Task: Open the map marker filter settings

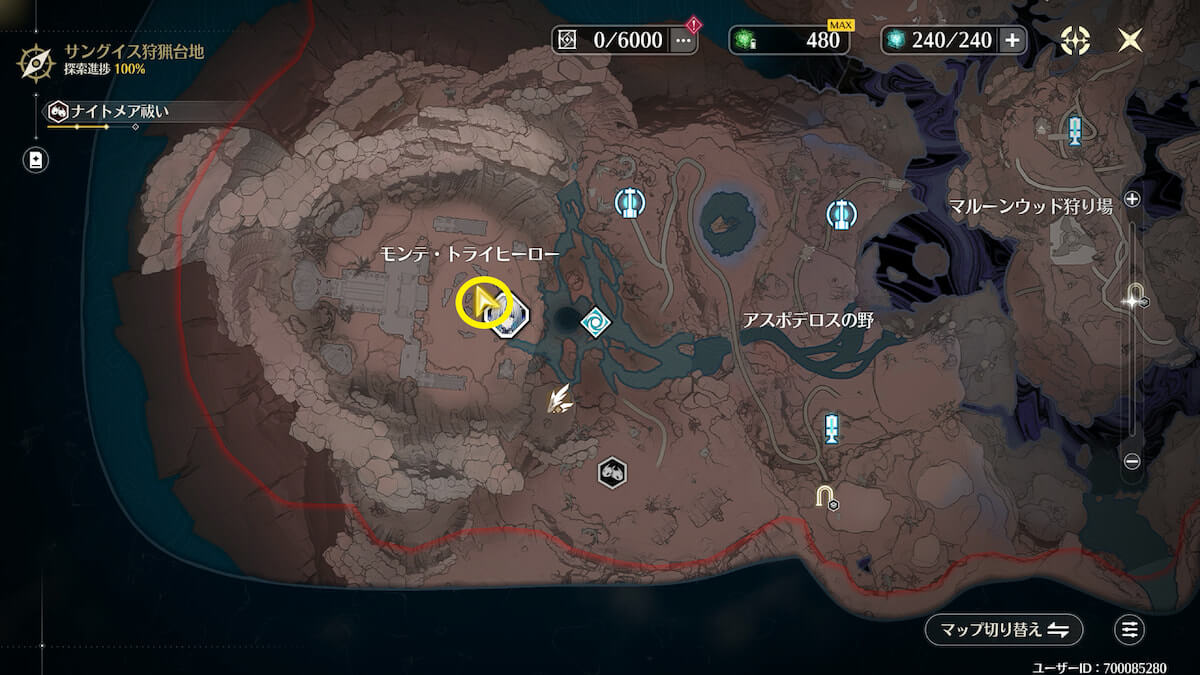Action: coord(1130,629)
